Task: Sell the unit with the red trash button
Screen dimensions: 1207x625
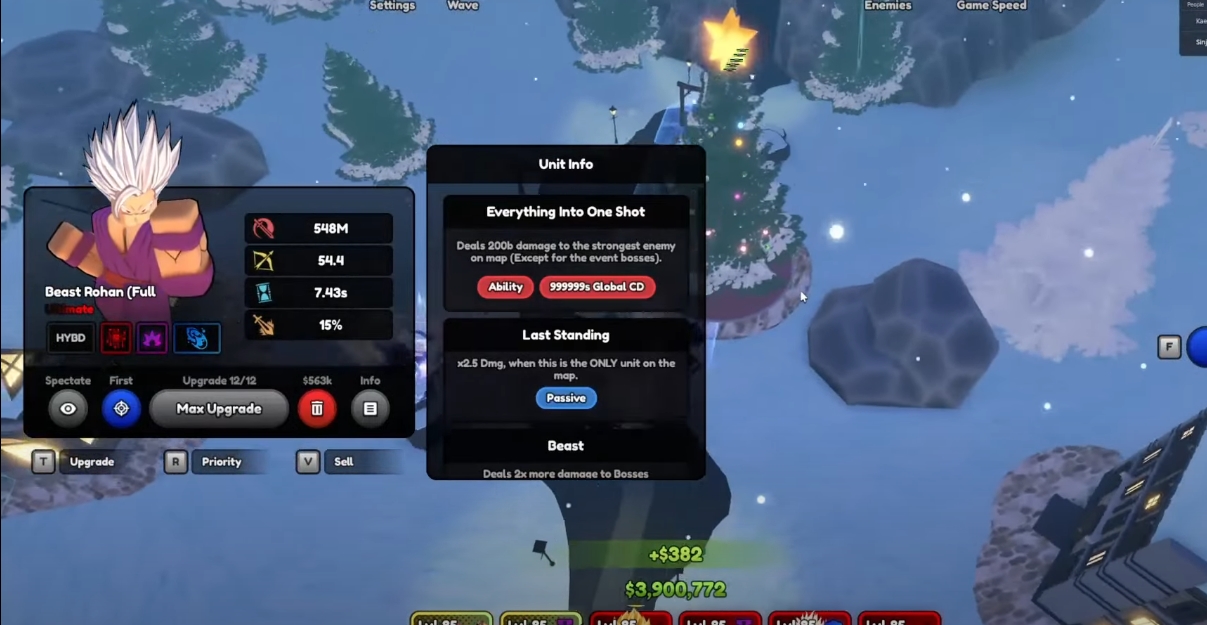Action: click(x=317, y=408)
